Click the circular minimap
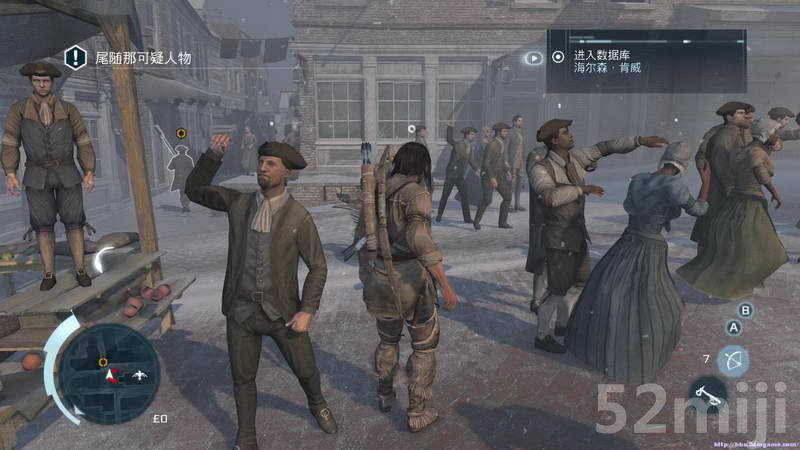 coord(107,373)
